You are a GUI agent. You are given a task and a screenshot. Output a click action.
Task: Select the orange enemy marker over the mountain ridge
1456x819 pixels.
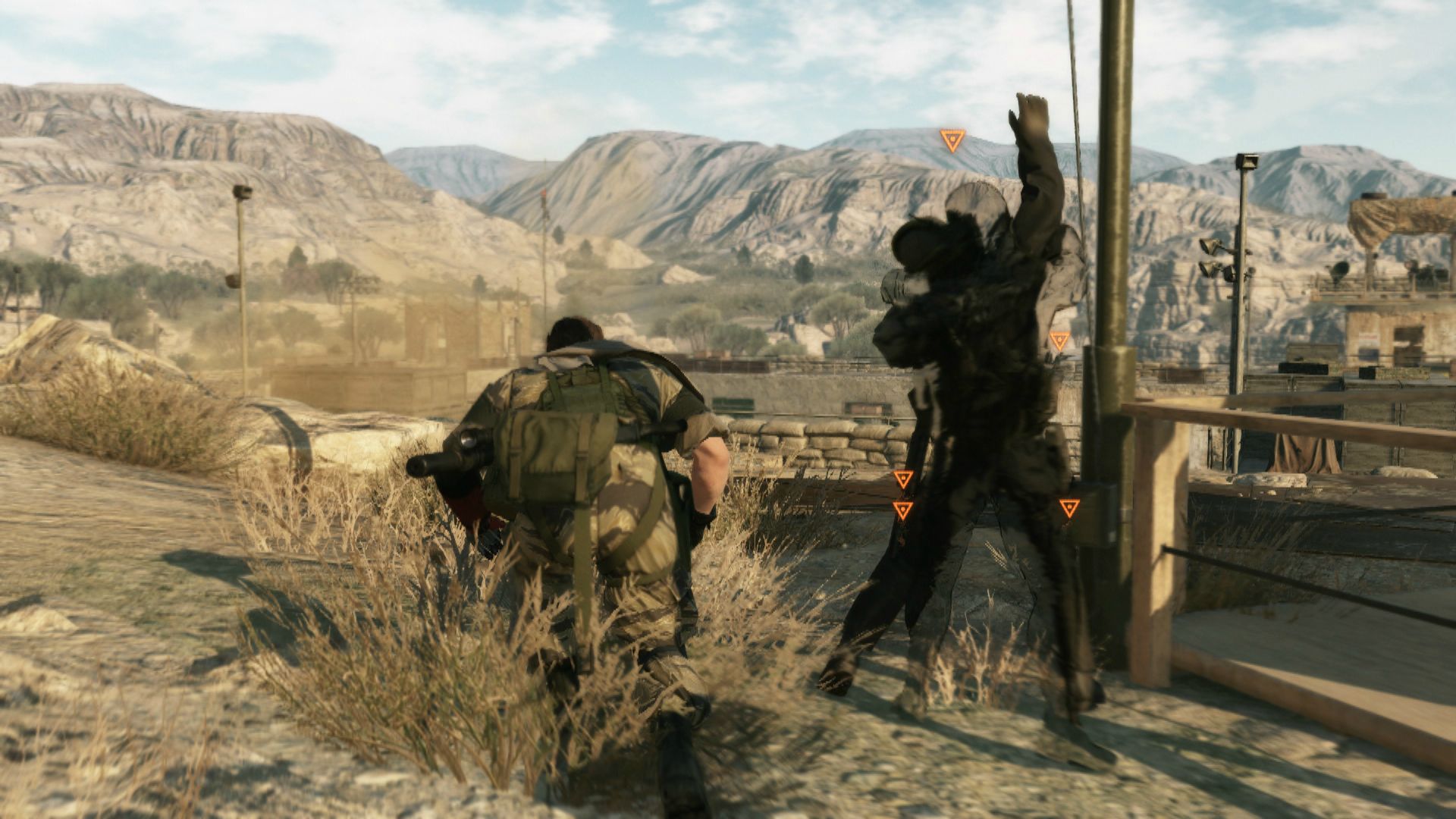952,140
